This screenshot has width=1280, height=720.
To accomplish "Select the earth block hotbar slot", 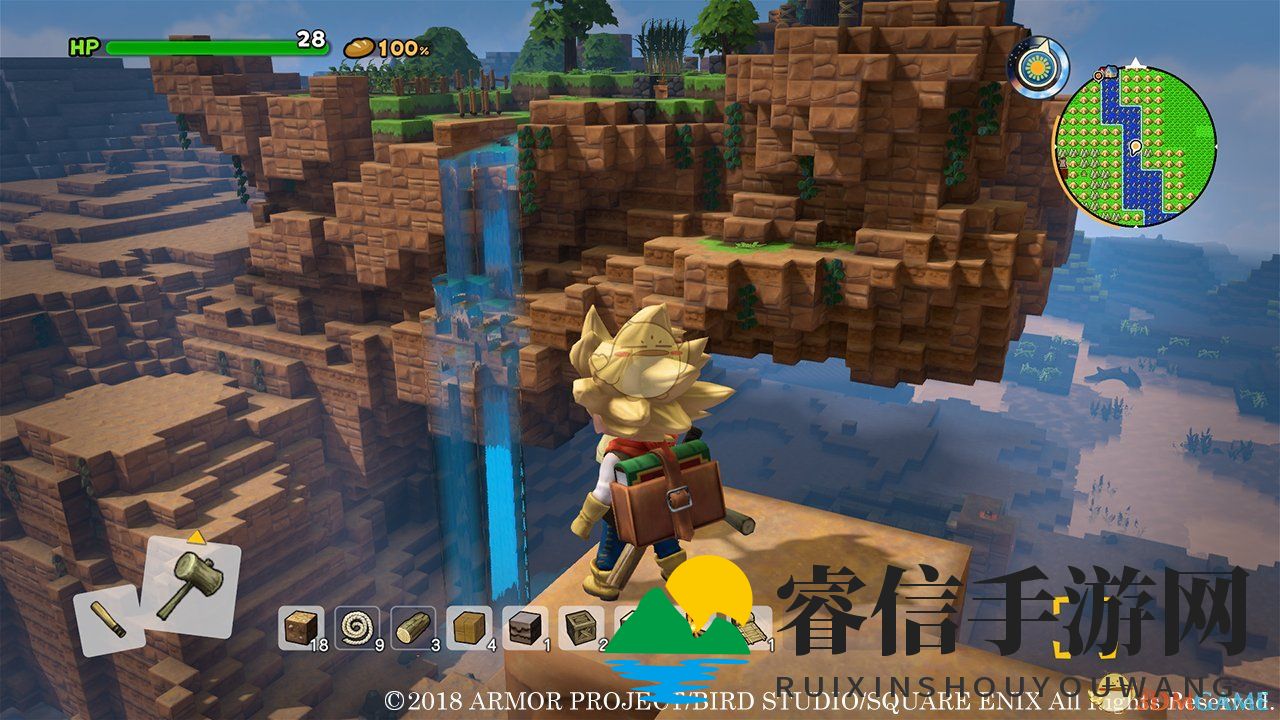I will click(298, 627).
